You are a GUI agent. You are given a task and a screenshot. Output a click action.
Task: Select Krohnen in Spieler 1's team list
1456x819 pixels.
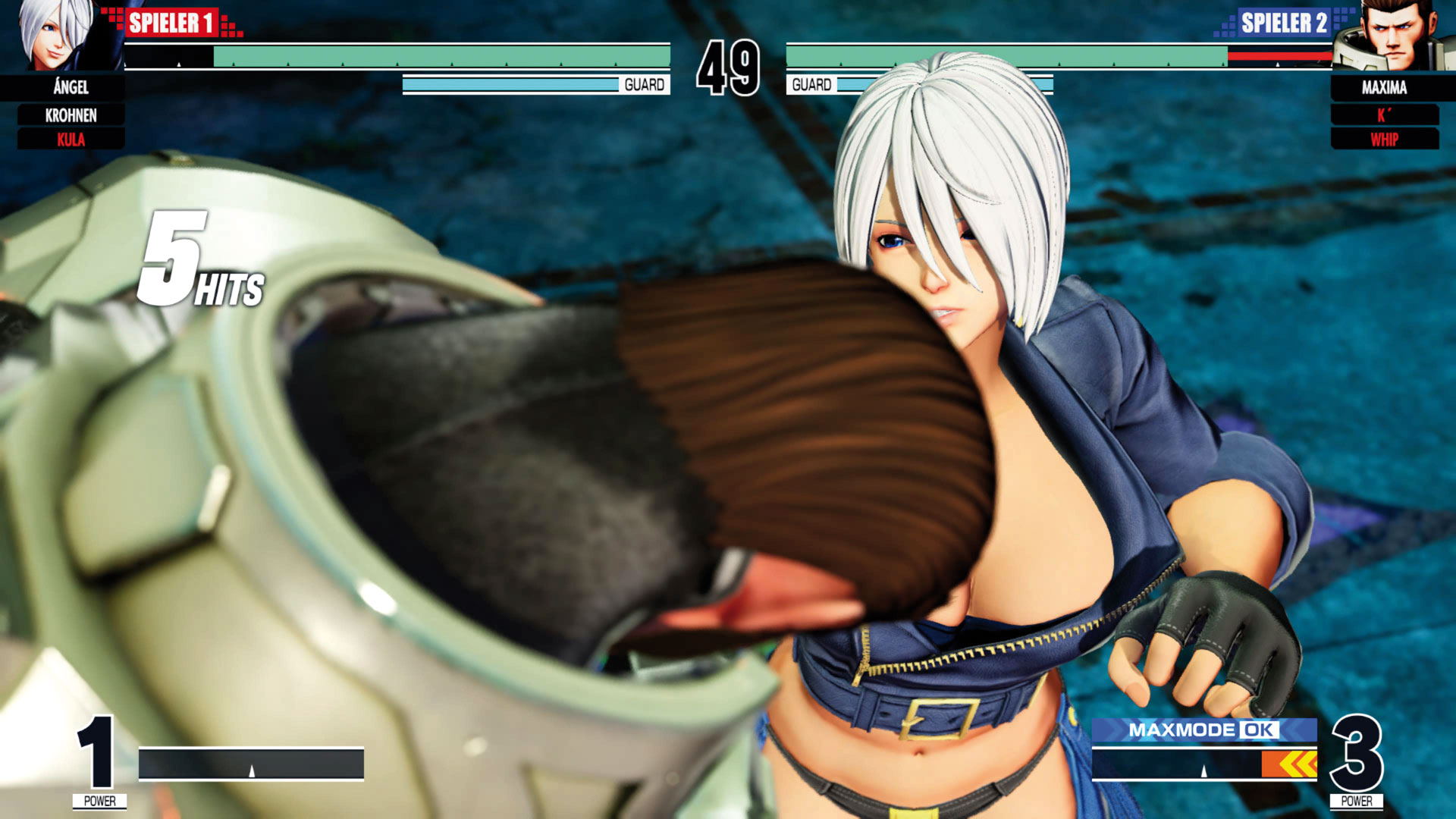(x=71, y=115)
